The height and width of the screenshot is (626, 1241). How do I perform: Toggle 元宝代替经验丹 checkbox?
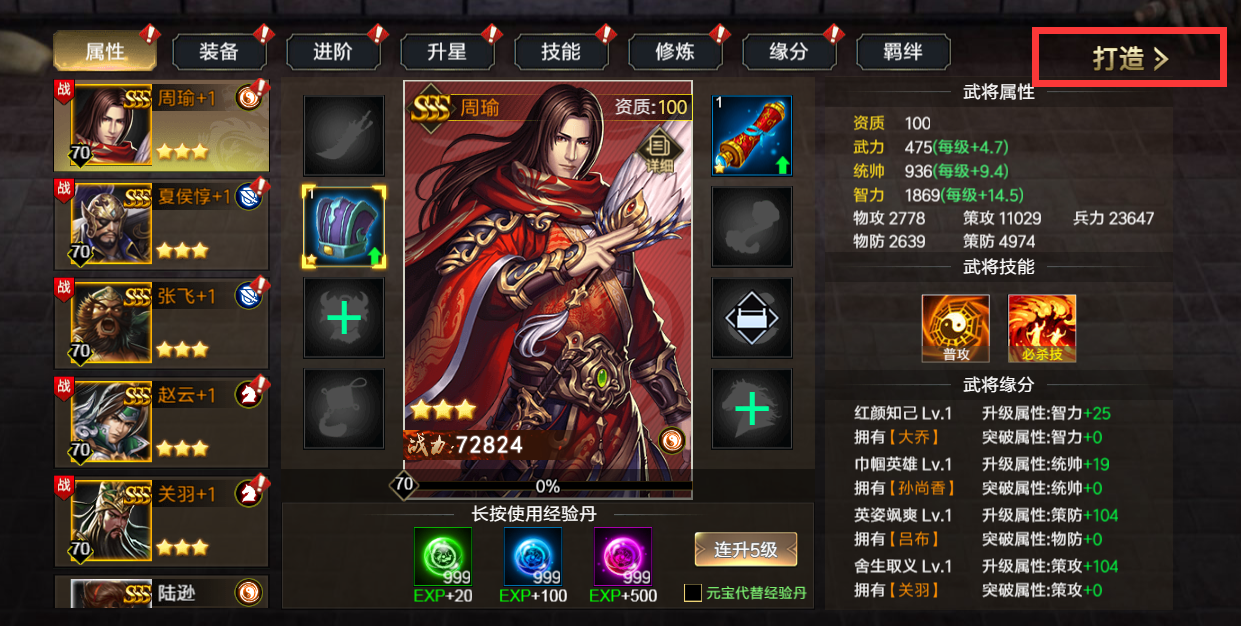pos(692,593)
